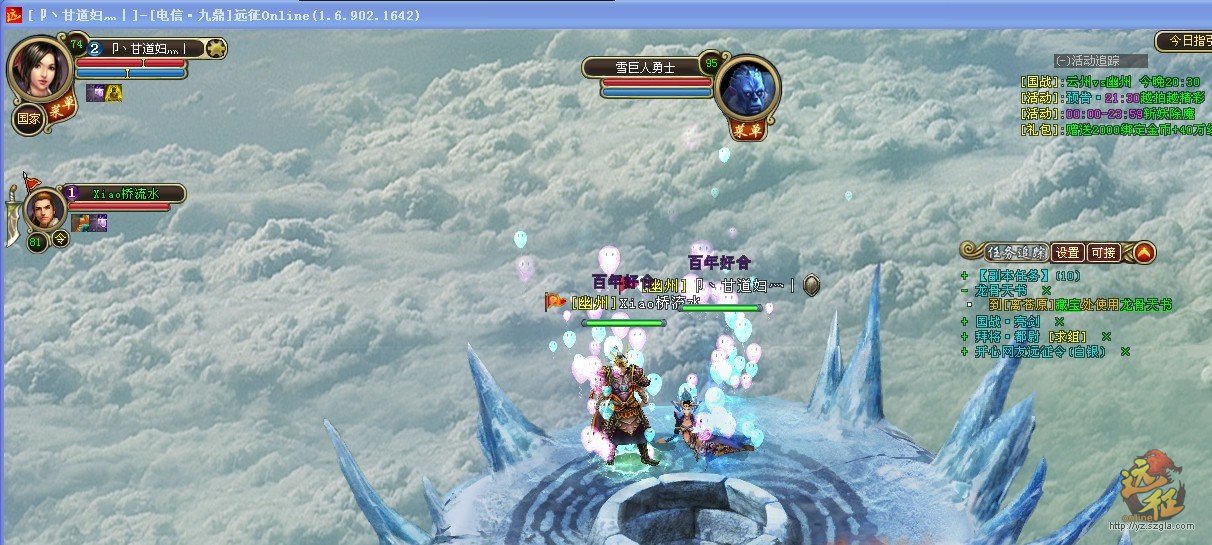Image resolution: width=1212 pixels, height=545 pixels.
Task: Open the 礼包 gift pack event entry
Action: (x=1110, y=129)
